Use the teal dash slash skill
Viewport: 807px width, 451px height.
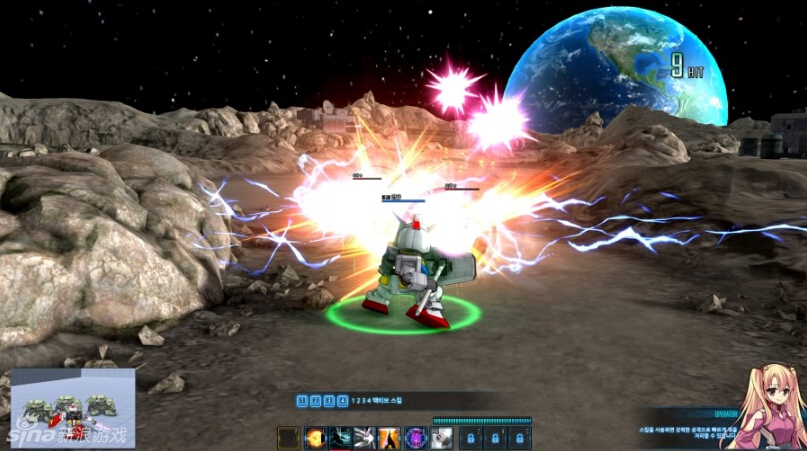click(x=339, y=438)
